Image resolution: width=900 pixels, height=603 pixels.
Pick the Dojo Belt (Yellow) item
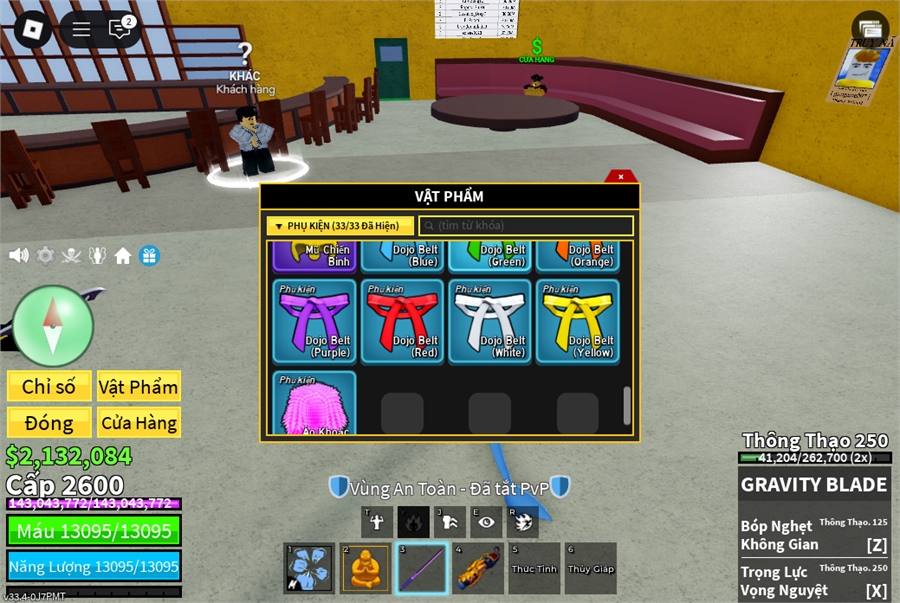coord(578,320)
